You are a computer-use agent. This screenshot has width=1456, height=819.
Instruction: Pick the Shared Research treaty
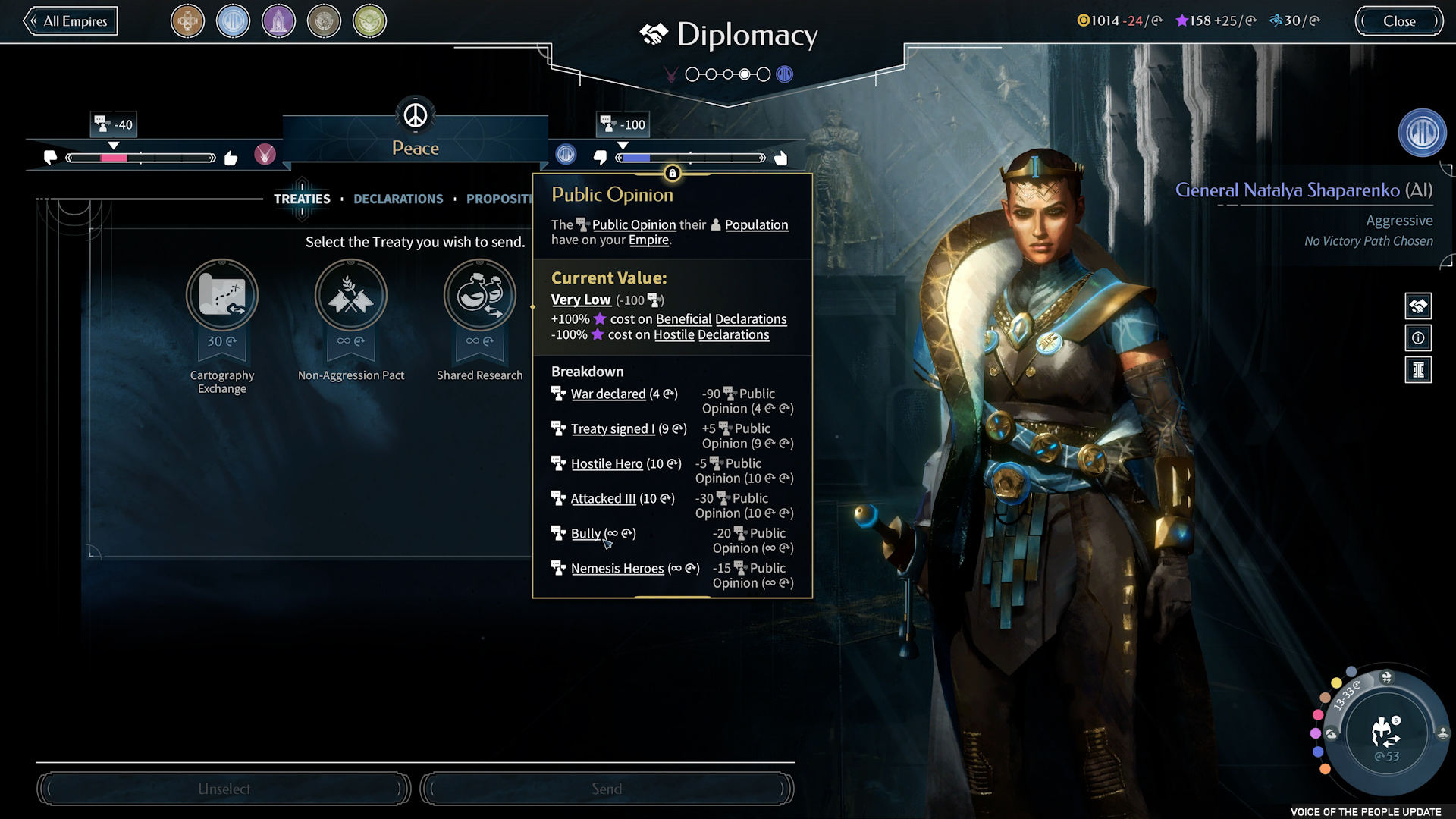[479, 295]
